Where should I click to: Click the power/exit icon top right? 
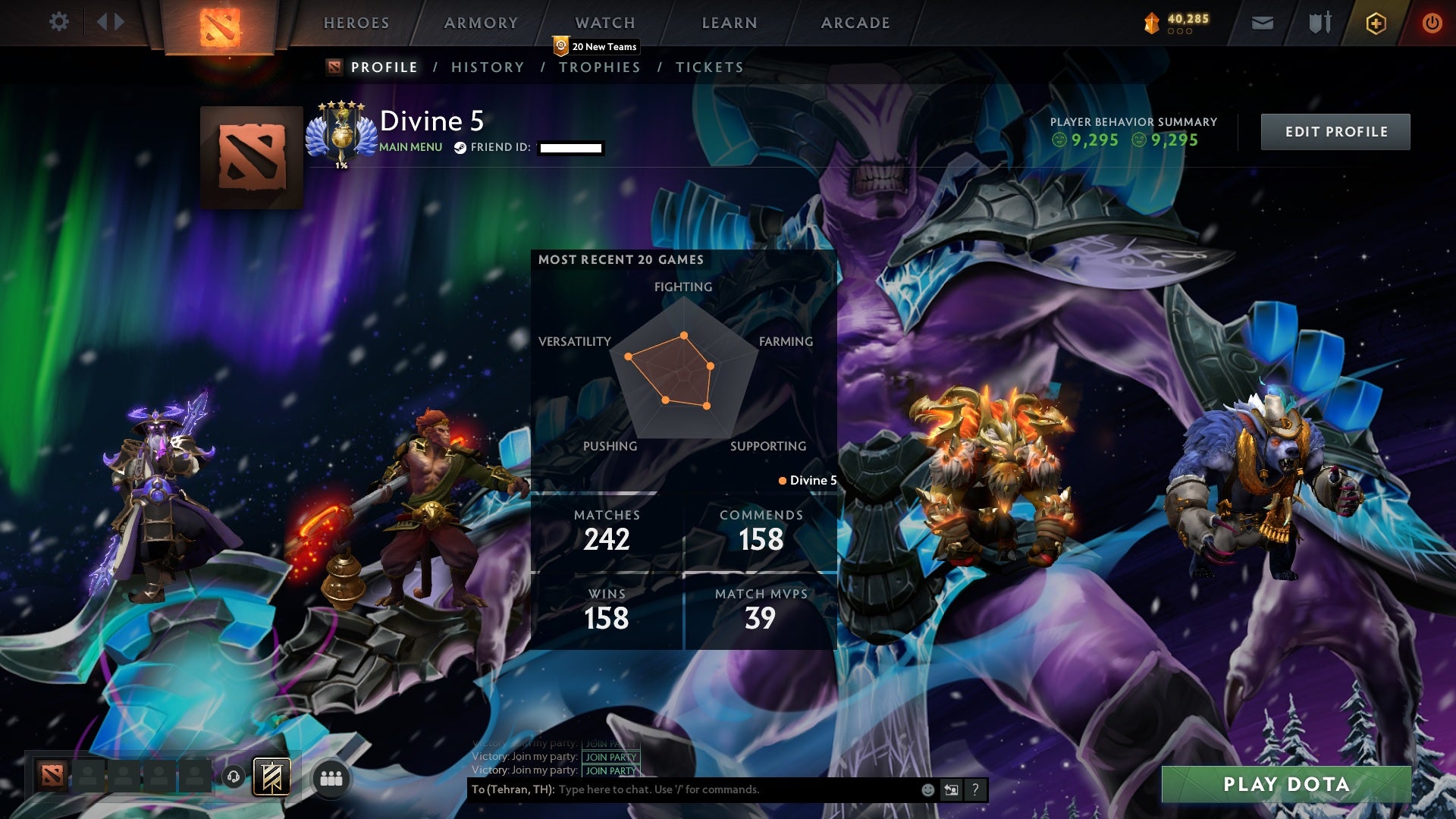(1432, 23)
